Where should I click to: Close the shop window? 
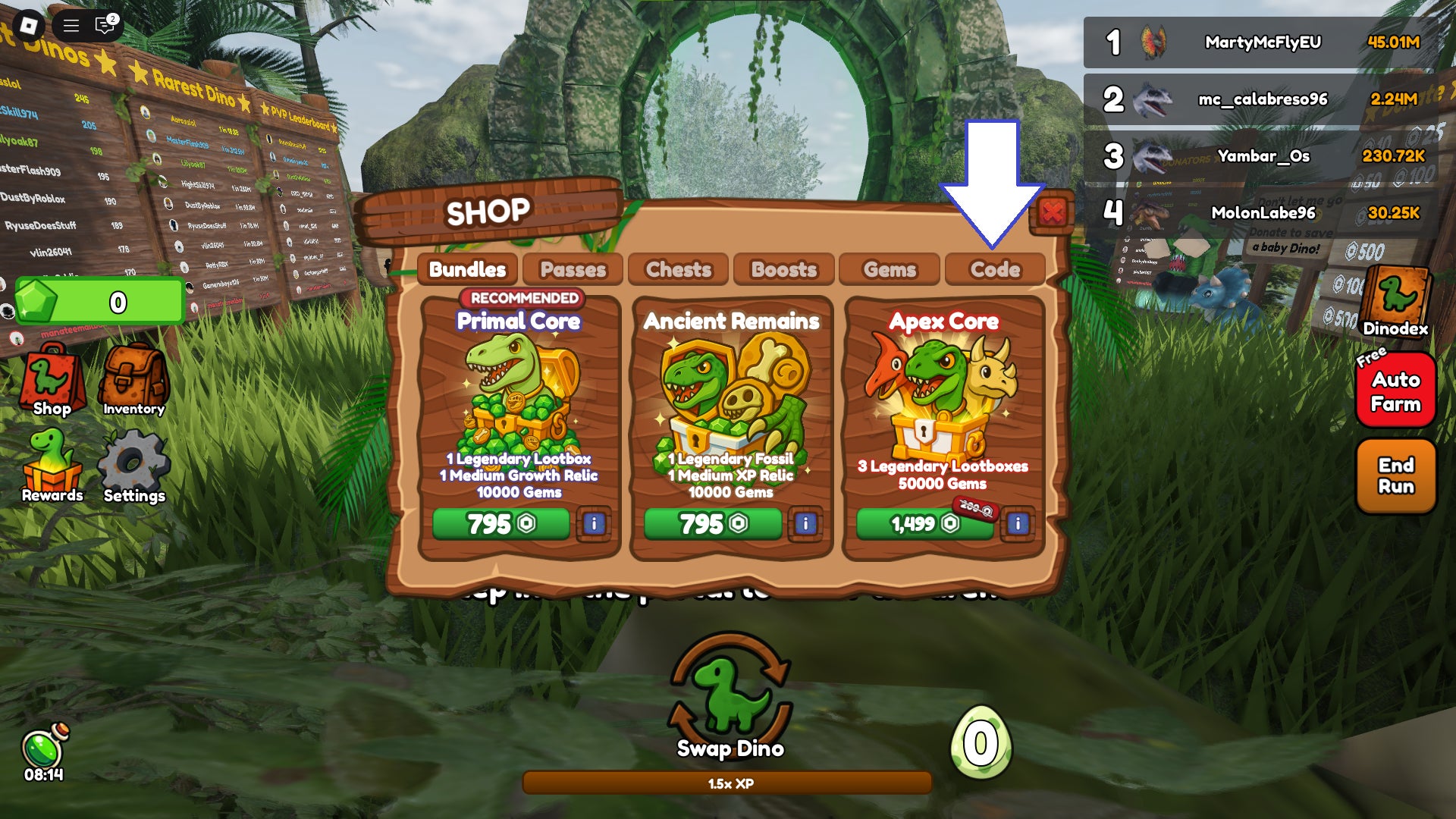(x=1053, y=212)
